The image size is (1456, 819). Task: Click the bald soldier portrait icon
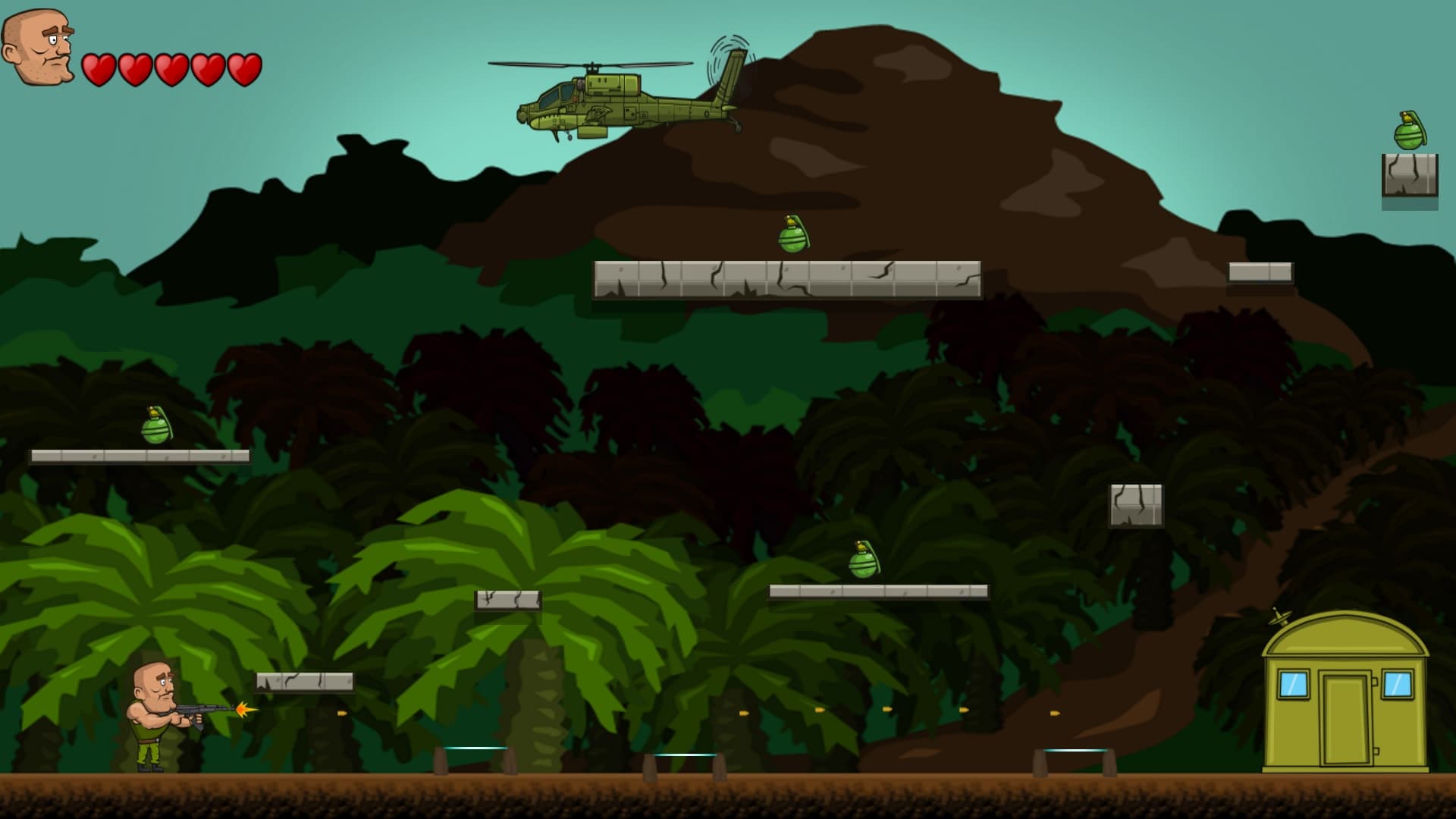tap(38, 47)
